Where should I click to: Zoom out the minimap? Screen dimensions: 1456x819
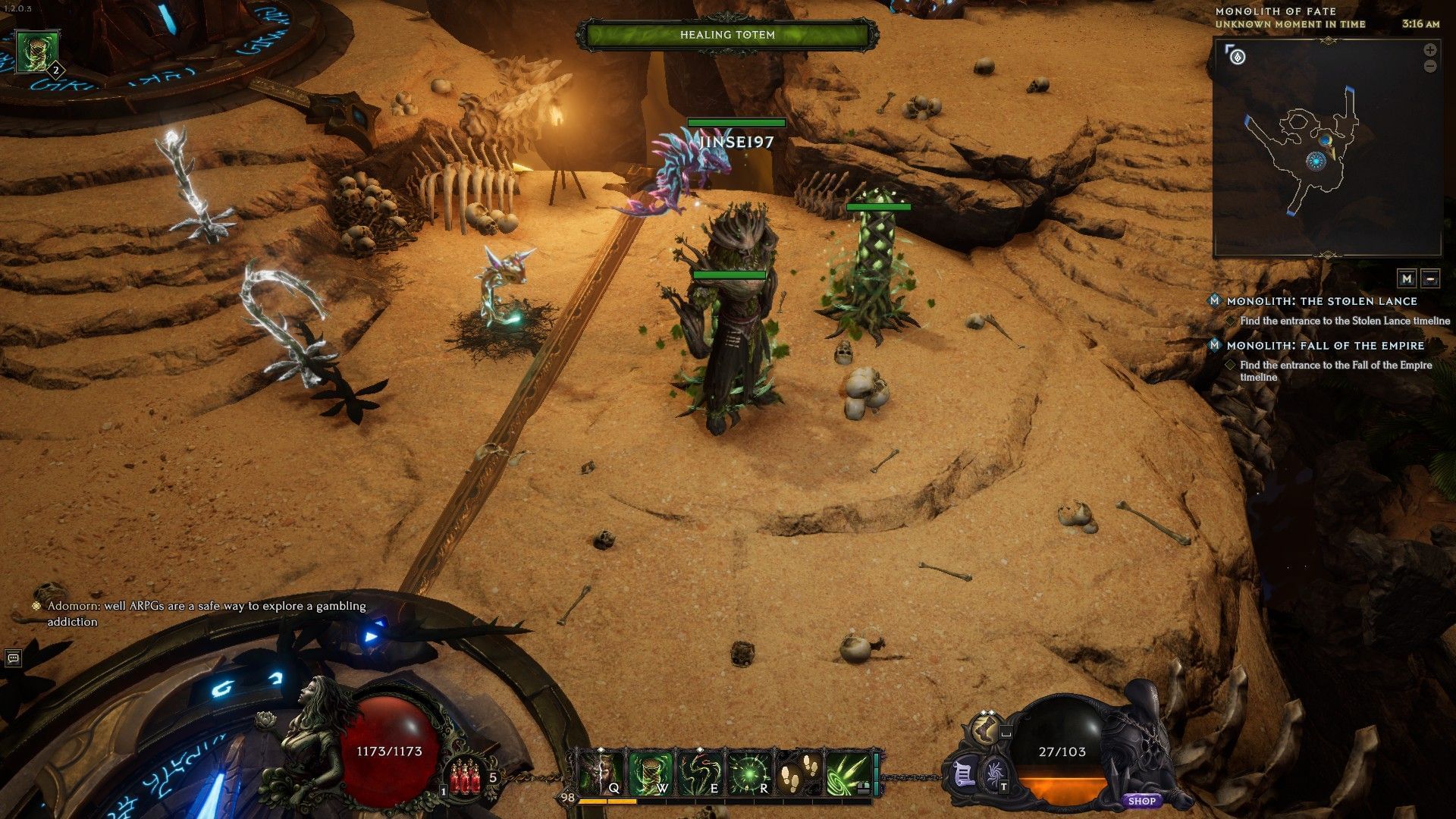[1430, 67]
